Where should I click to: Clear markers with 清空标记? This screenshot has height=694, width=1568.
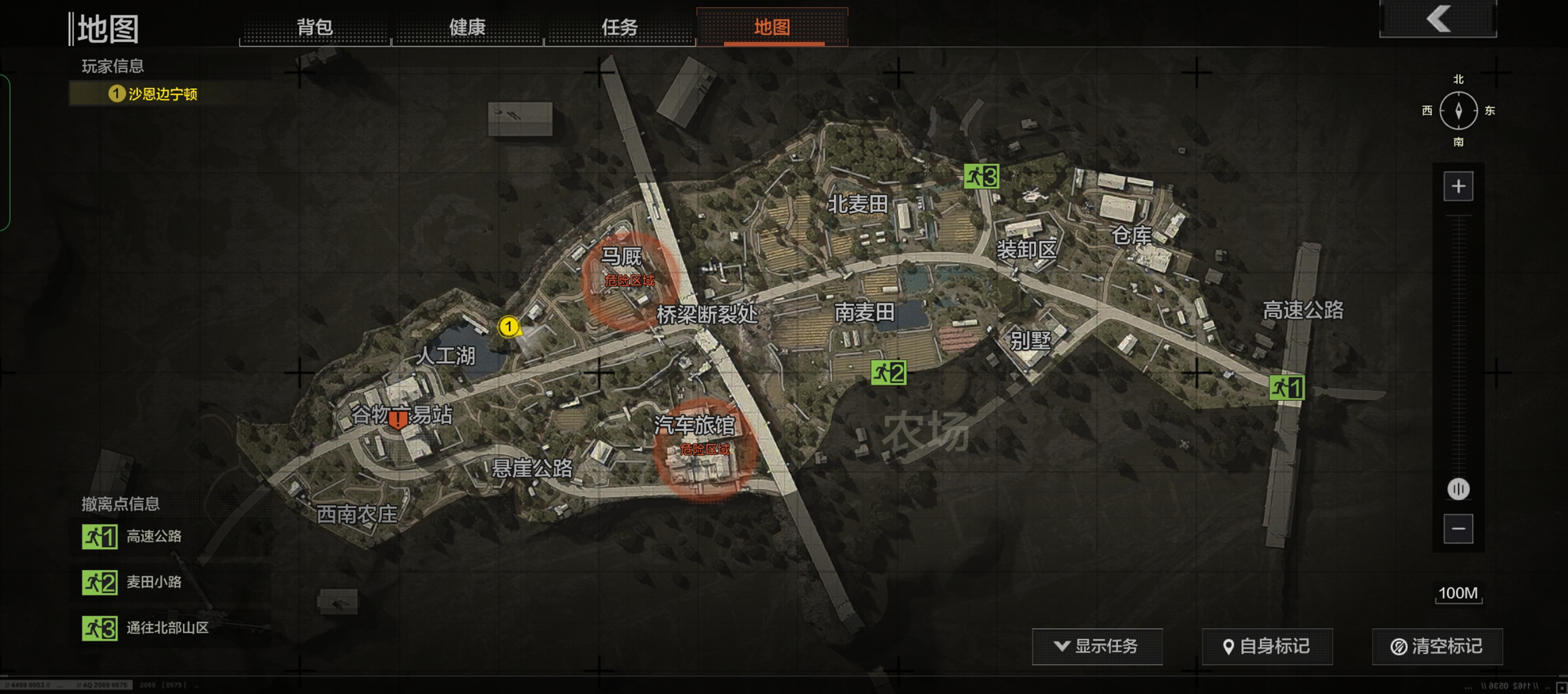(1437, 647)
